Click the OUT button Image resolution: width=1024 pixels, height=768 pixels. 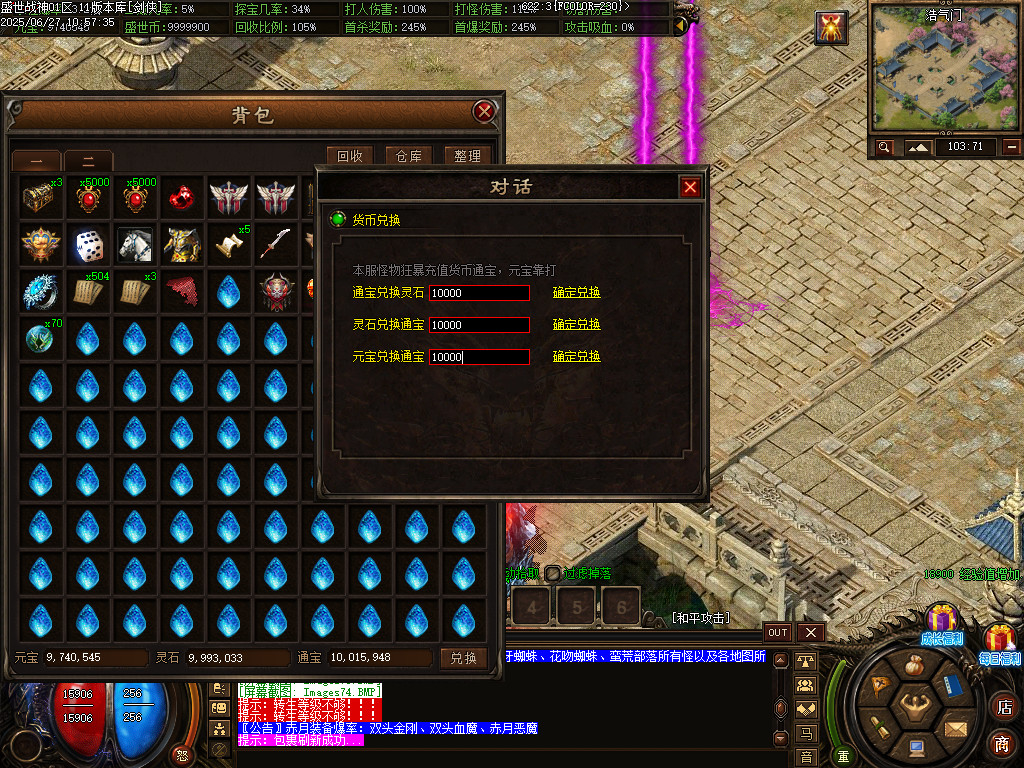tap(778, 633)
